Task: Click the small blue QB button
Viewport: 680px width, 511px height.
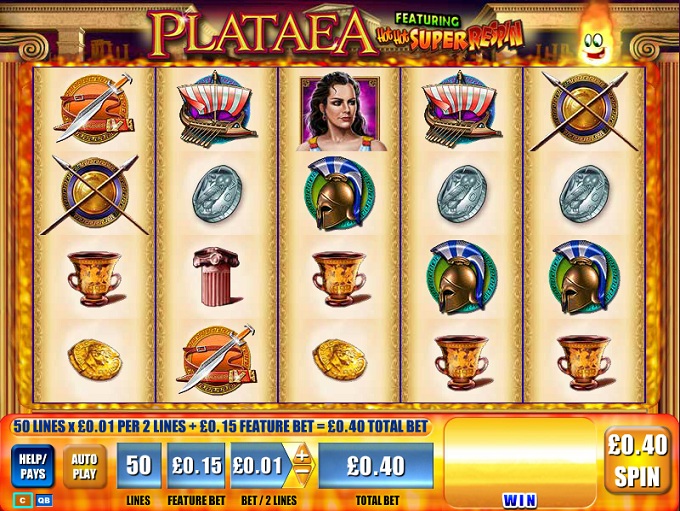Action: [x=43, y=499]
